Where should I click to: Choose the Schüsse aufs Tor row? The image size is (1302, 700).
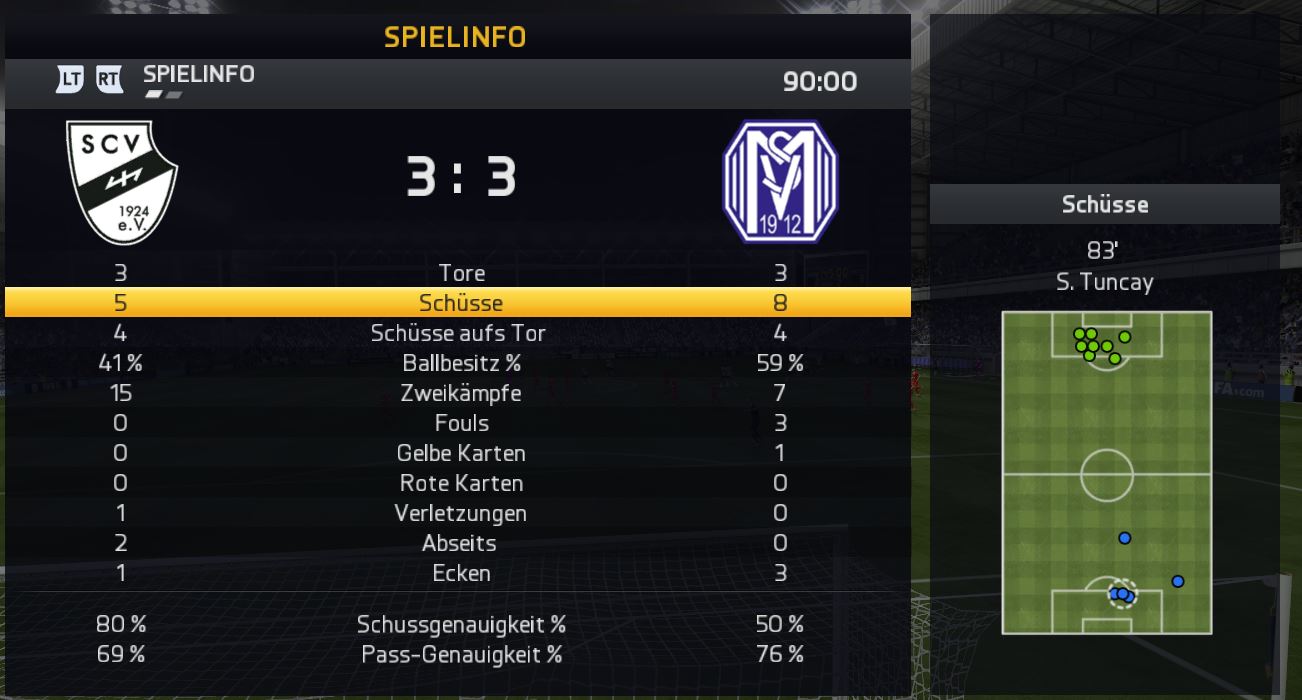pos(461,333)
